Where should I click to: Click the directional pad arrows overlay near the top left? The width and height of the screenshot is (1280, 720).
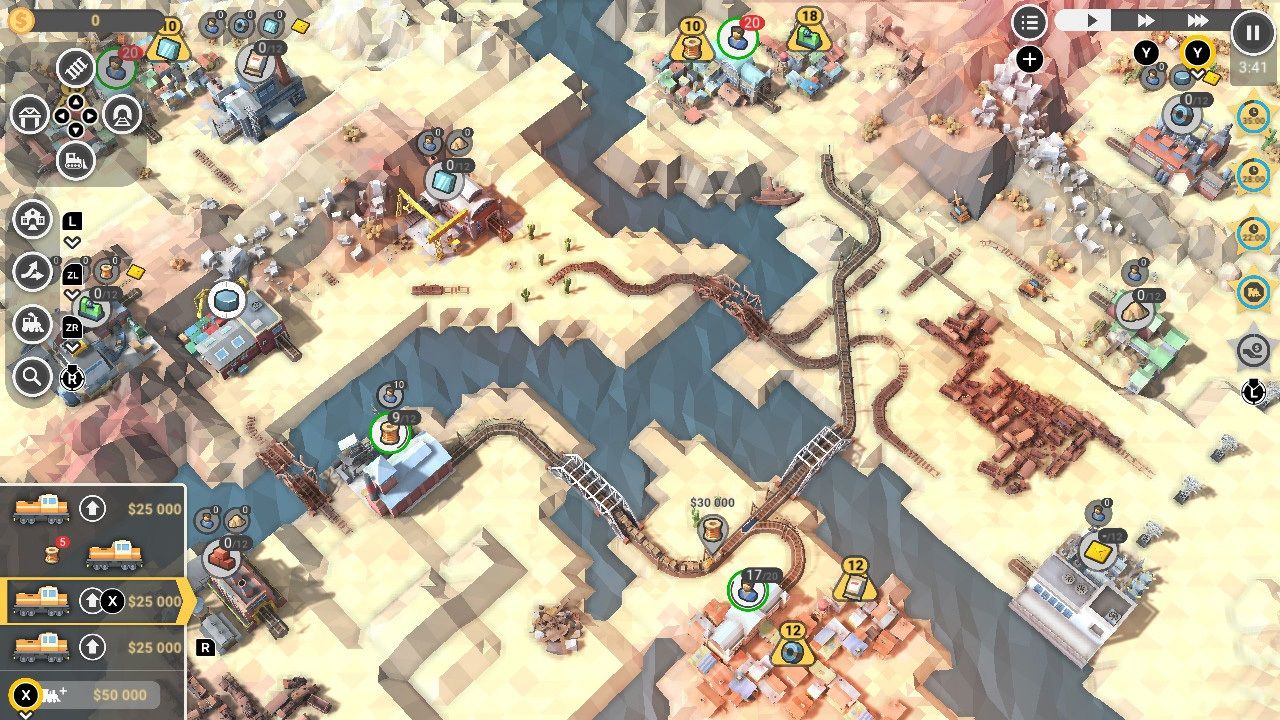tap(77, 114)
